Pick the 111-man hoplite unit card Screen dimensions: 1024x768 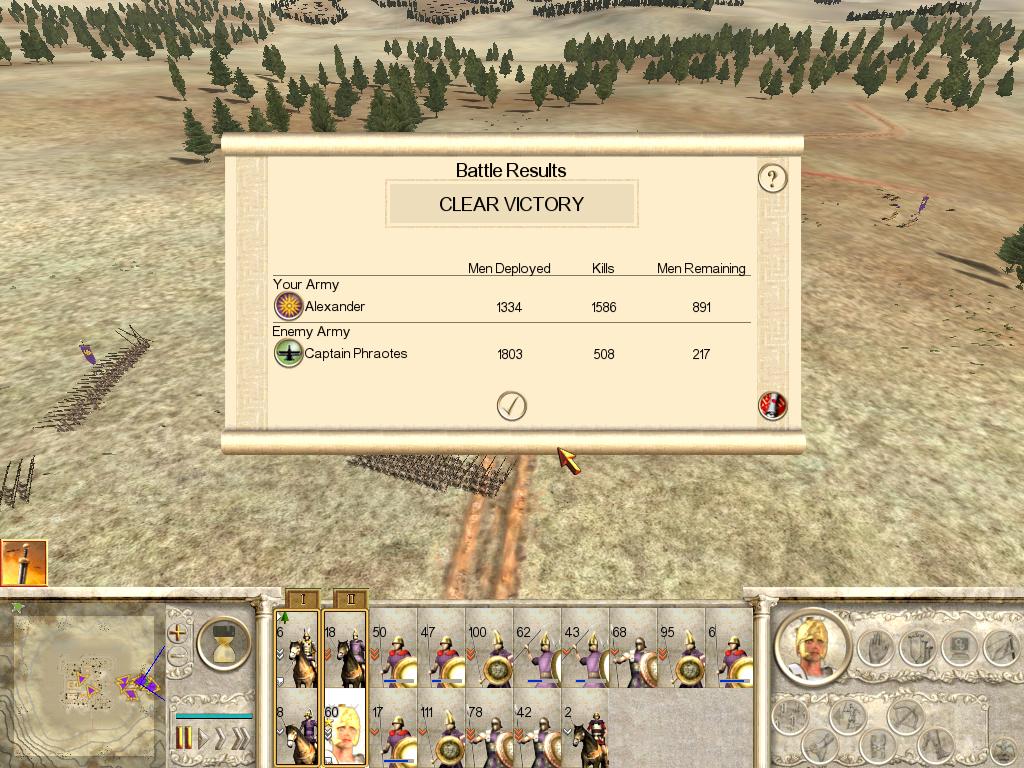442,727
